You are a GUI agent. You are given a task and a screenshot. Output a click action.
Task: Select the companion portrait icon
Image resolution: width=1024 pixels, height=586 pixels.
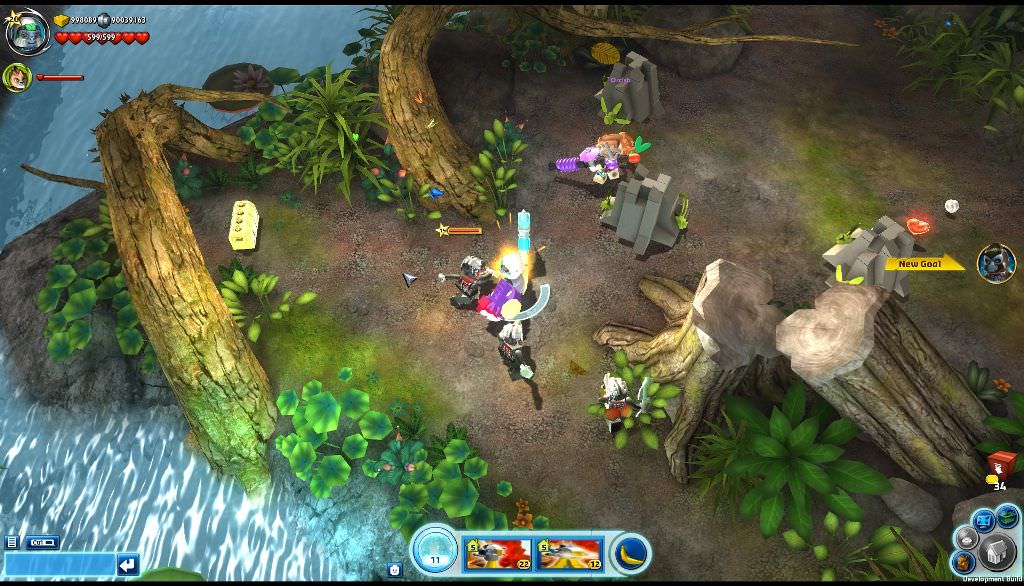click(17, 76)
